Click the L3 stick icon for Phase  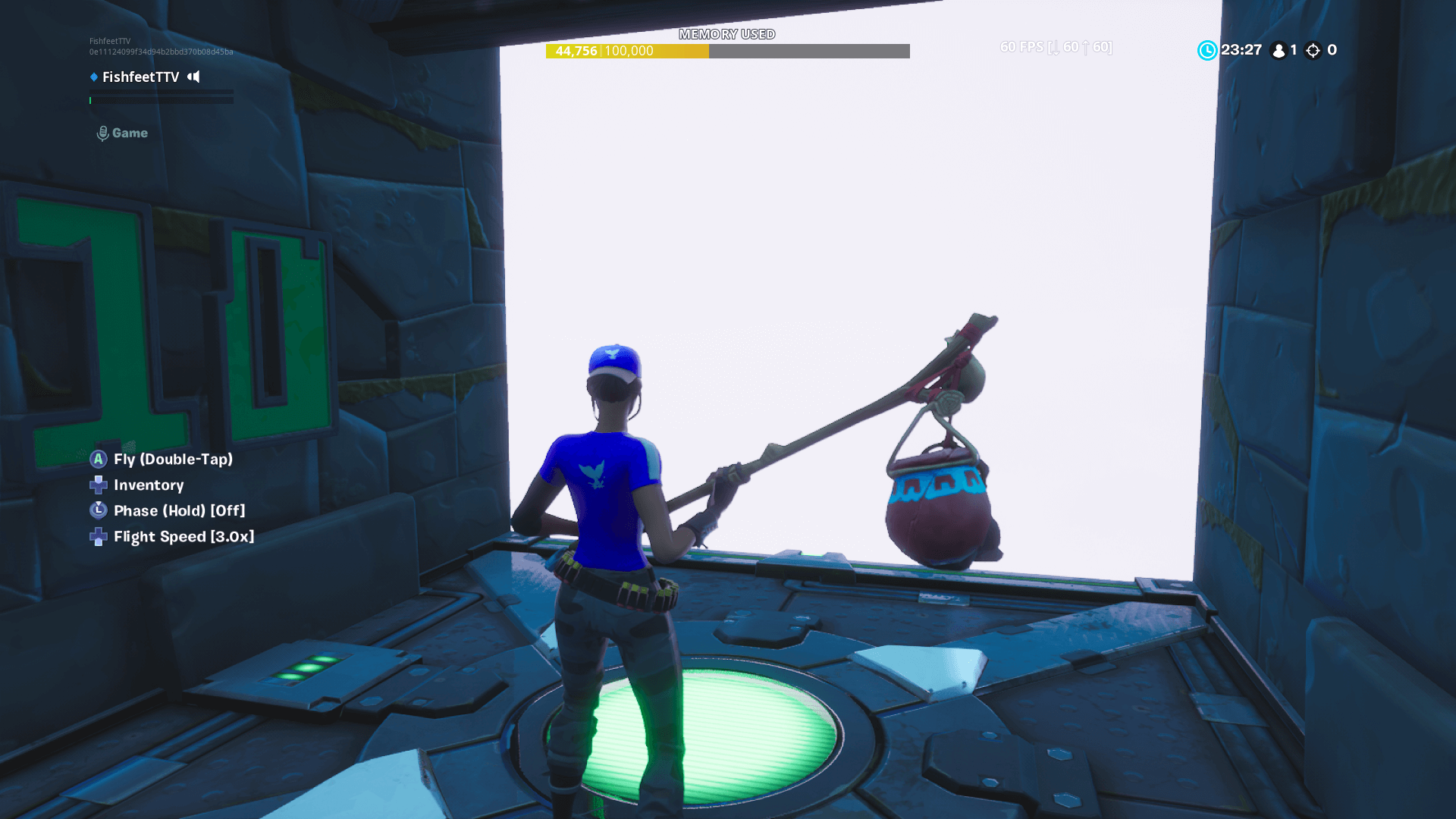coord(98,510)
